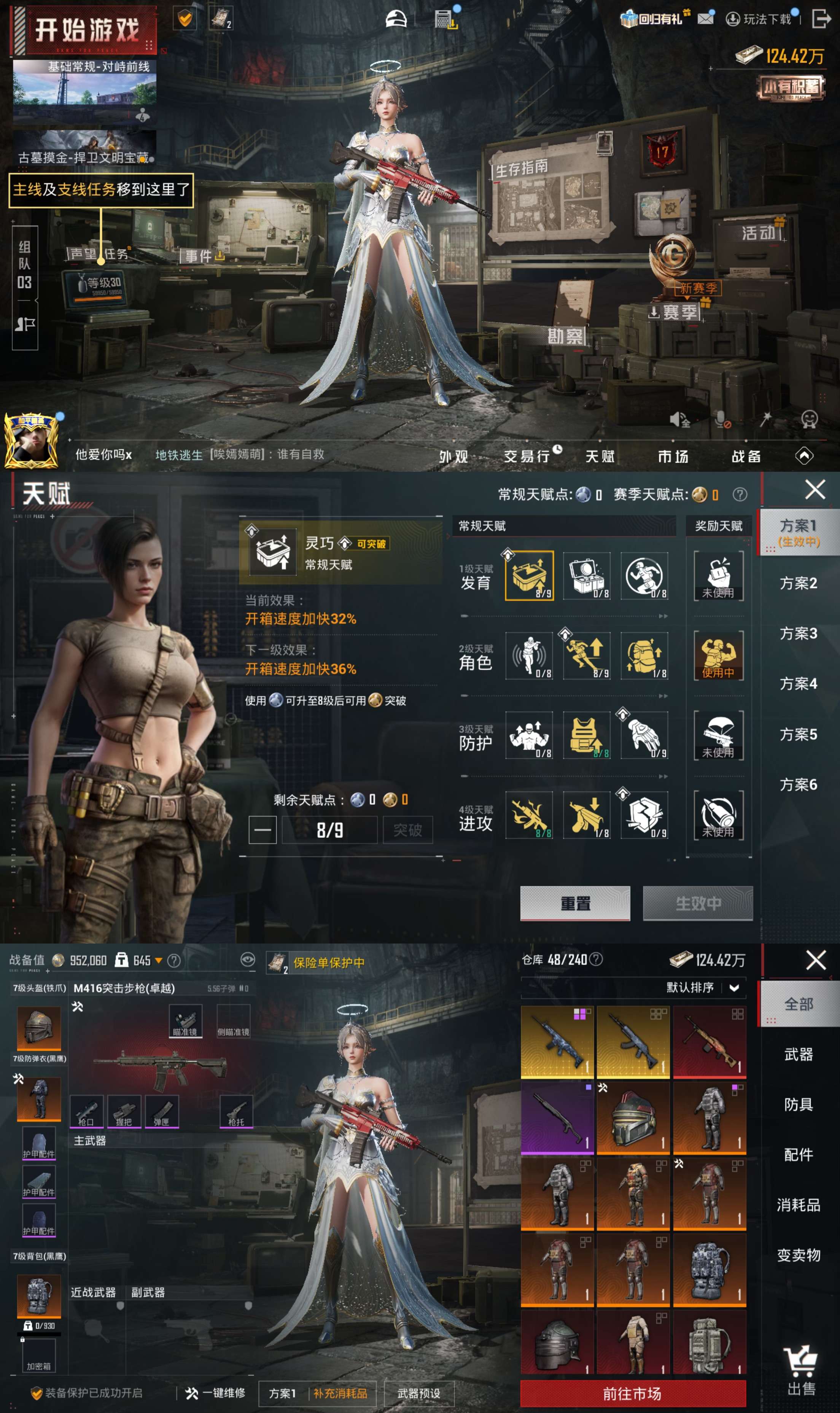This screenshot has width=840, height=1413.
Task: Click the magic wand icon near voice controls
Action: click(766, 419)
